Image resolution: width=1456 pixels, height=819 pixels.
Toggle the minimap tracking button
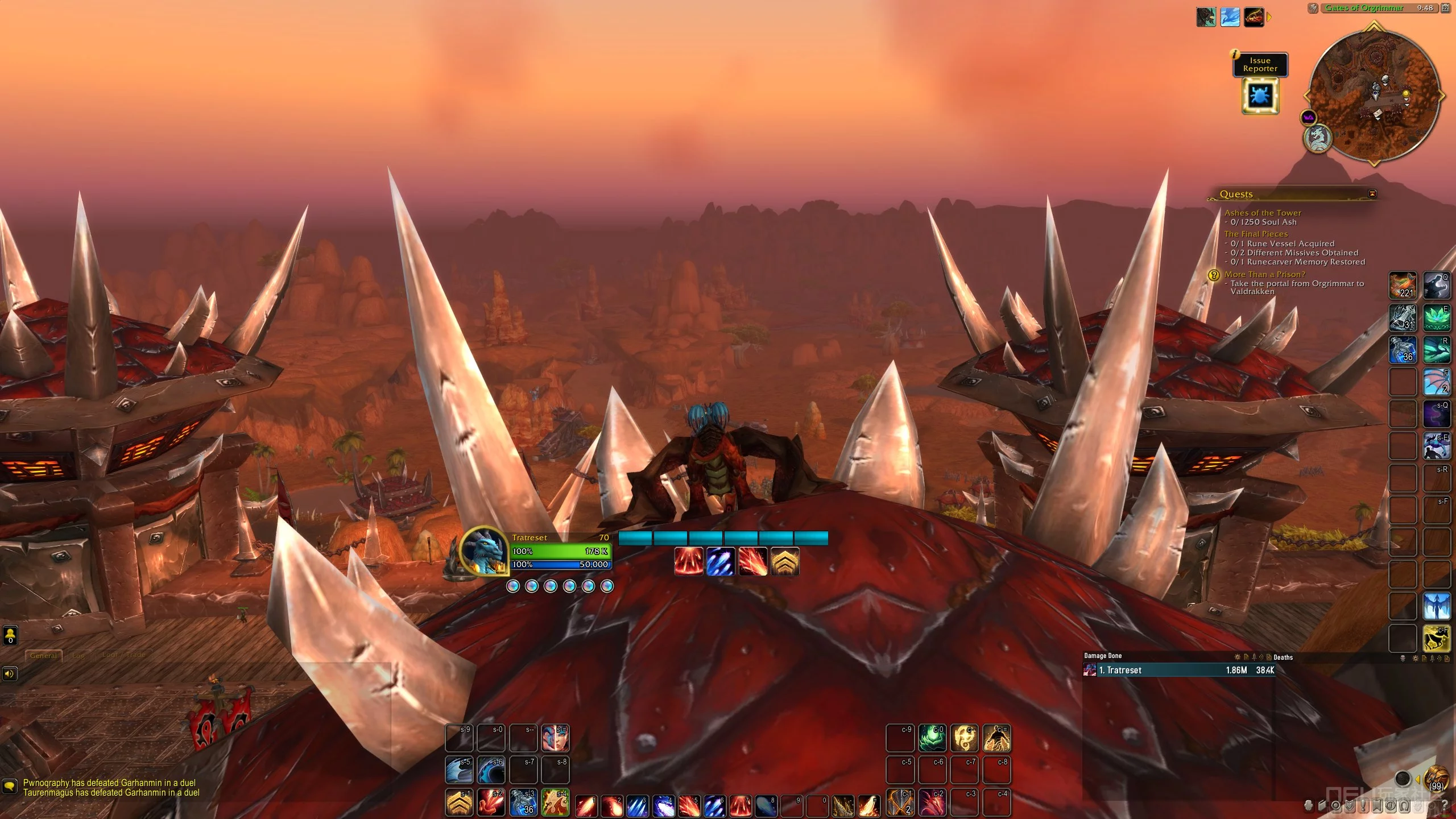1313,8
